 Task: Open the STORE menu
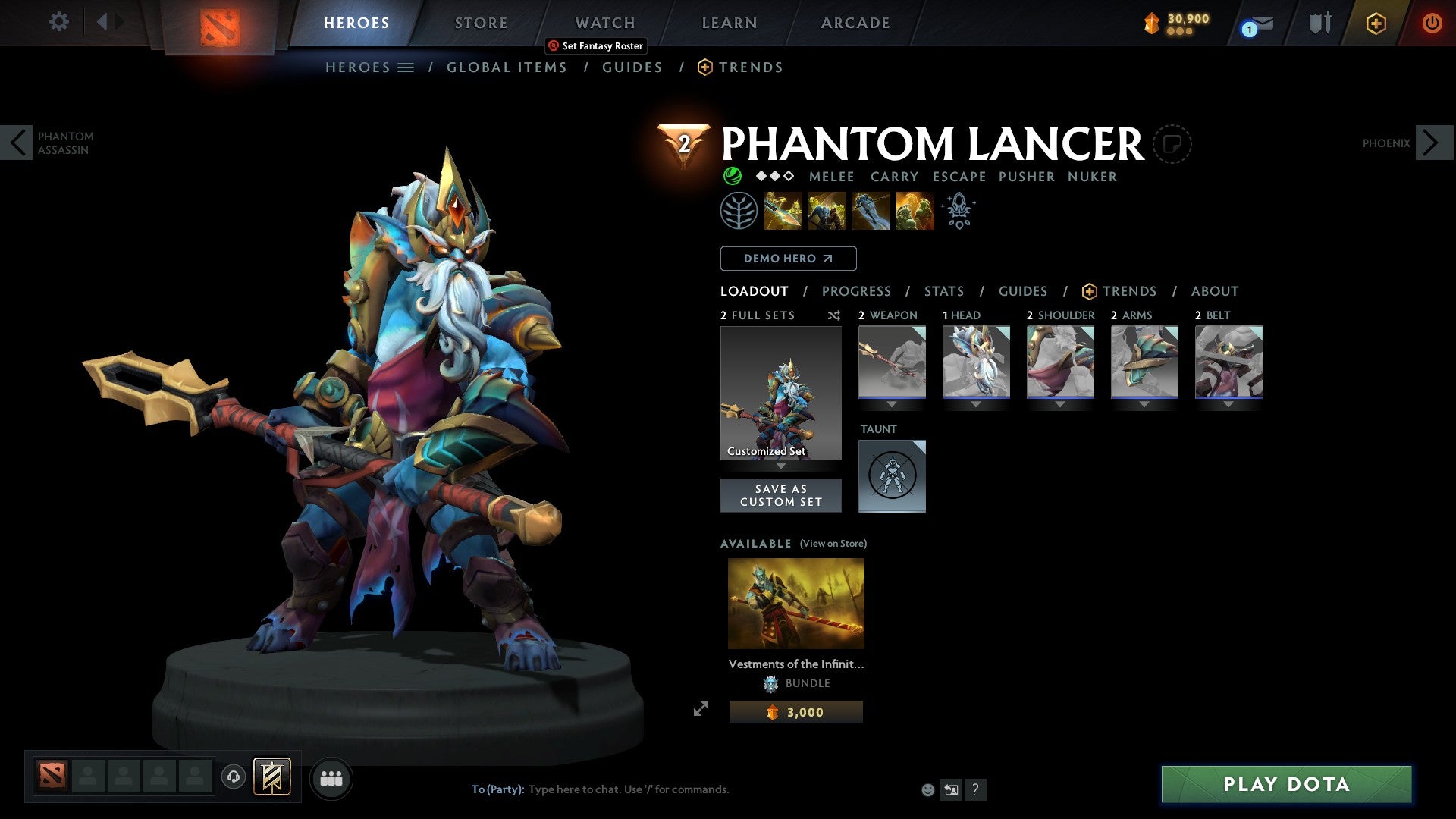[x=481, y=22]
